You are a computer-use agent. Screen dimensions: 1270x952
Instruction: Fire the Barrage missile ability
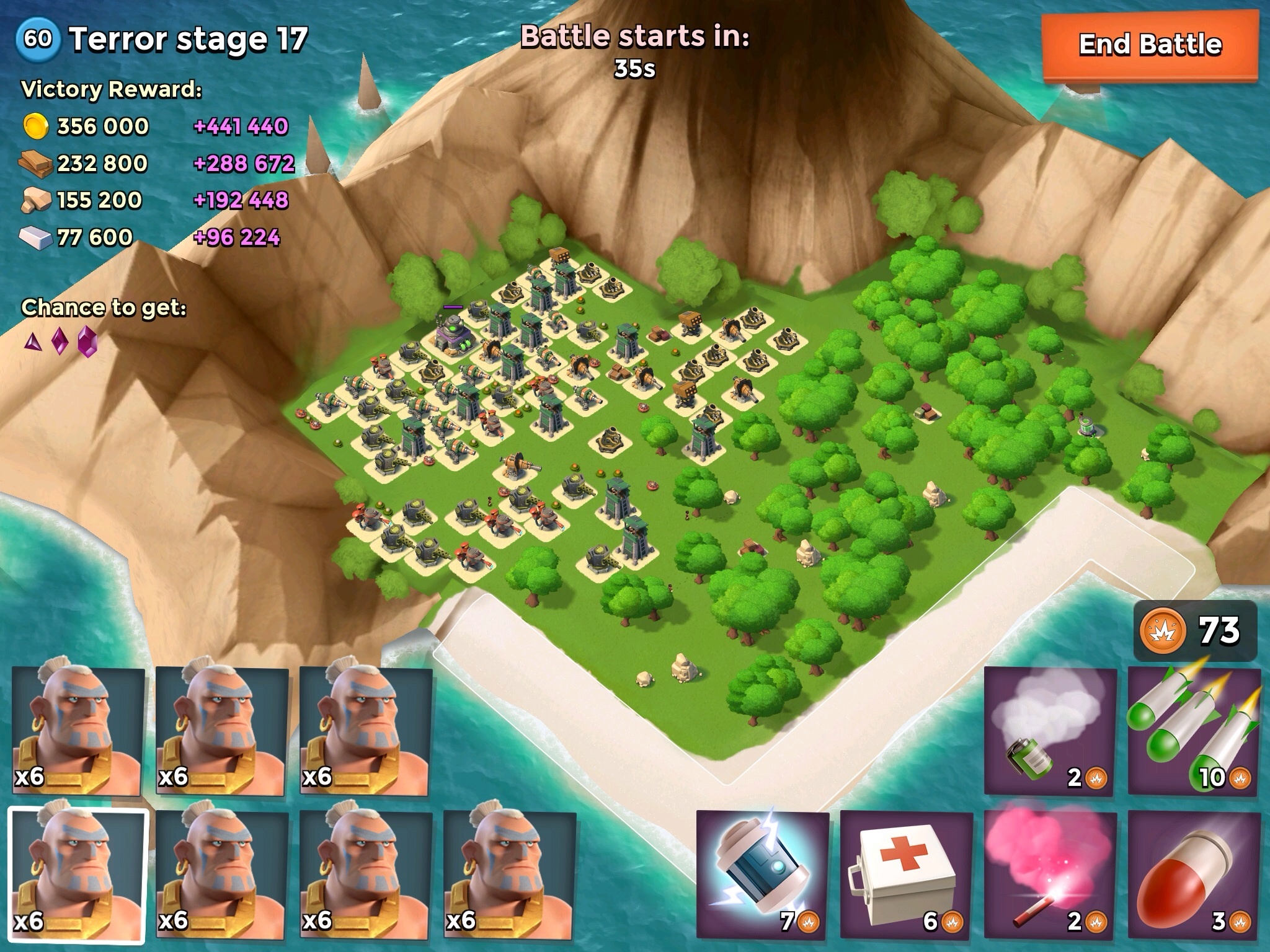click(1194, 731)
